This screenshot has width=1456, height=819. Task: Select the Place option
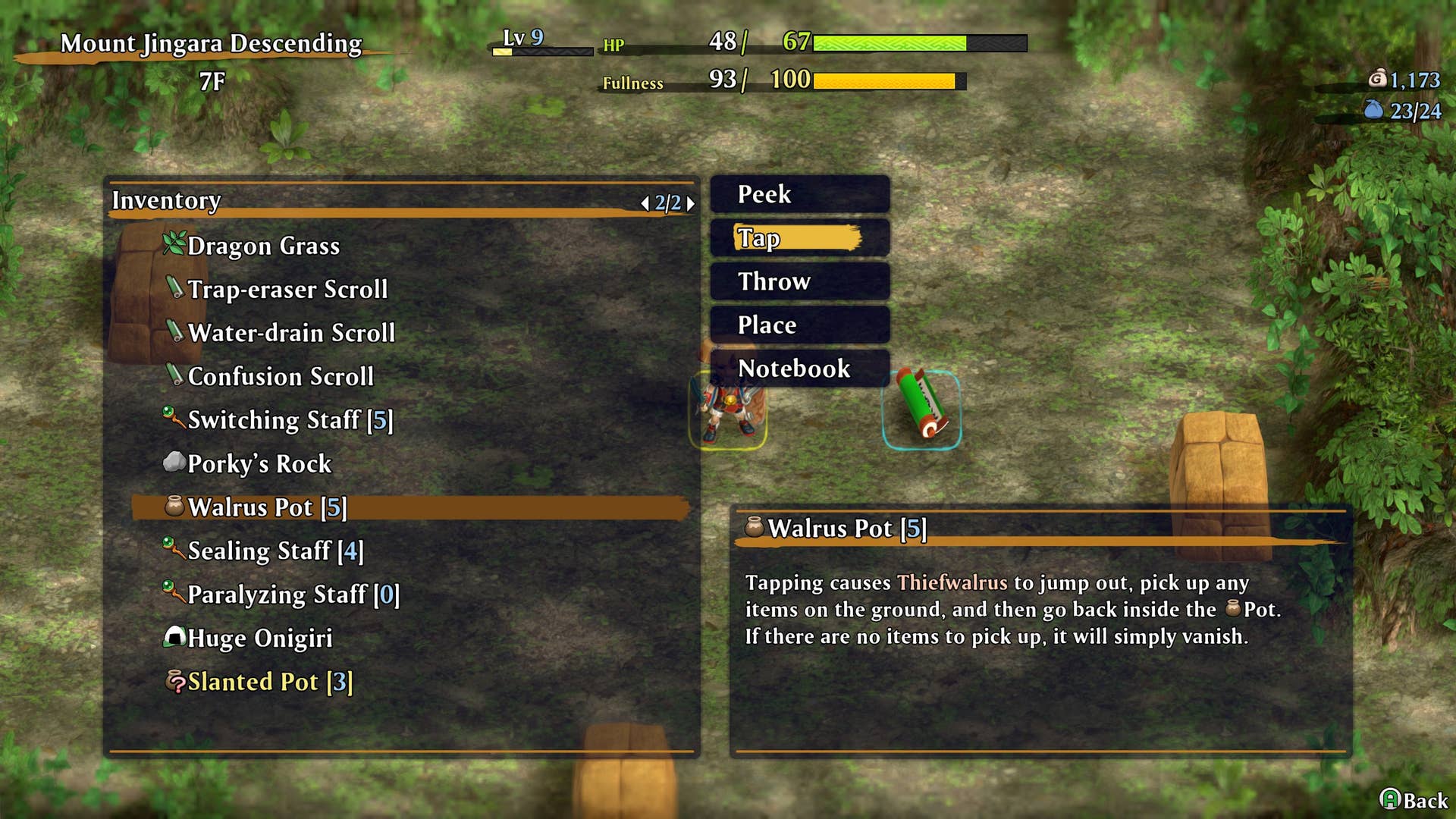(x=799, y=325)
